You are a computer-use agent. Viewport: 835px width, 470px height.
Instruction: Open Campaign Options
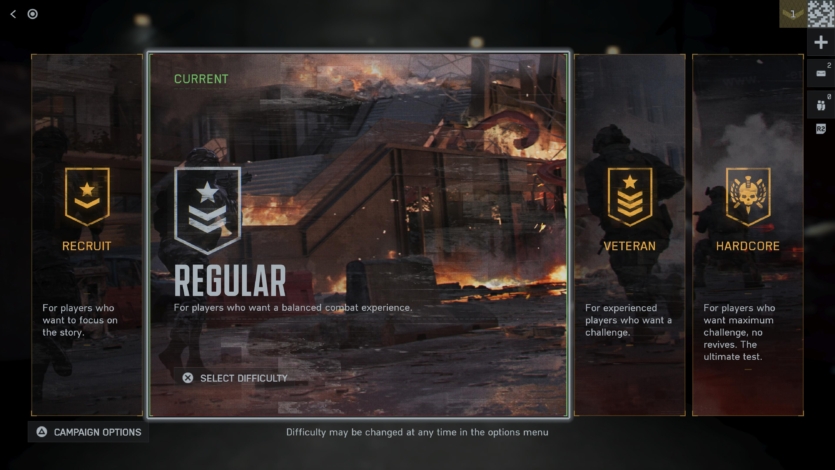click(89, 432)
